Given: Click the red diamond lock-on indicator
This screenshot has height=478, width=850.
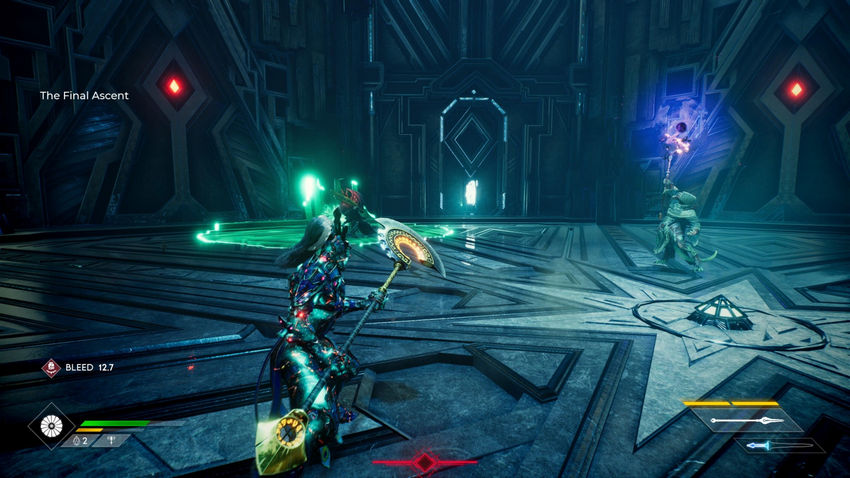Looking at the screenshot, I should (425, 462).
